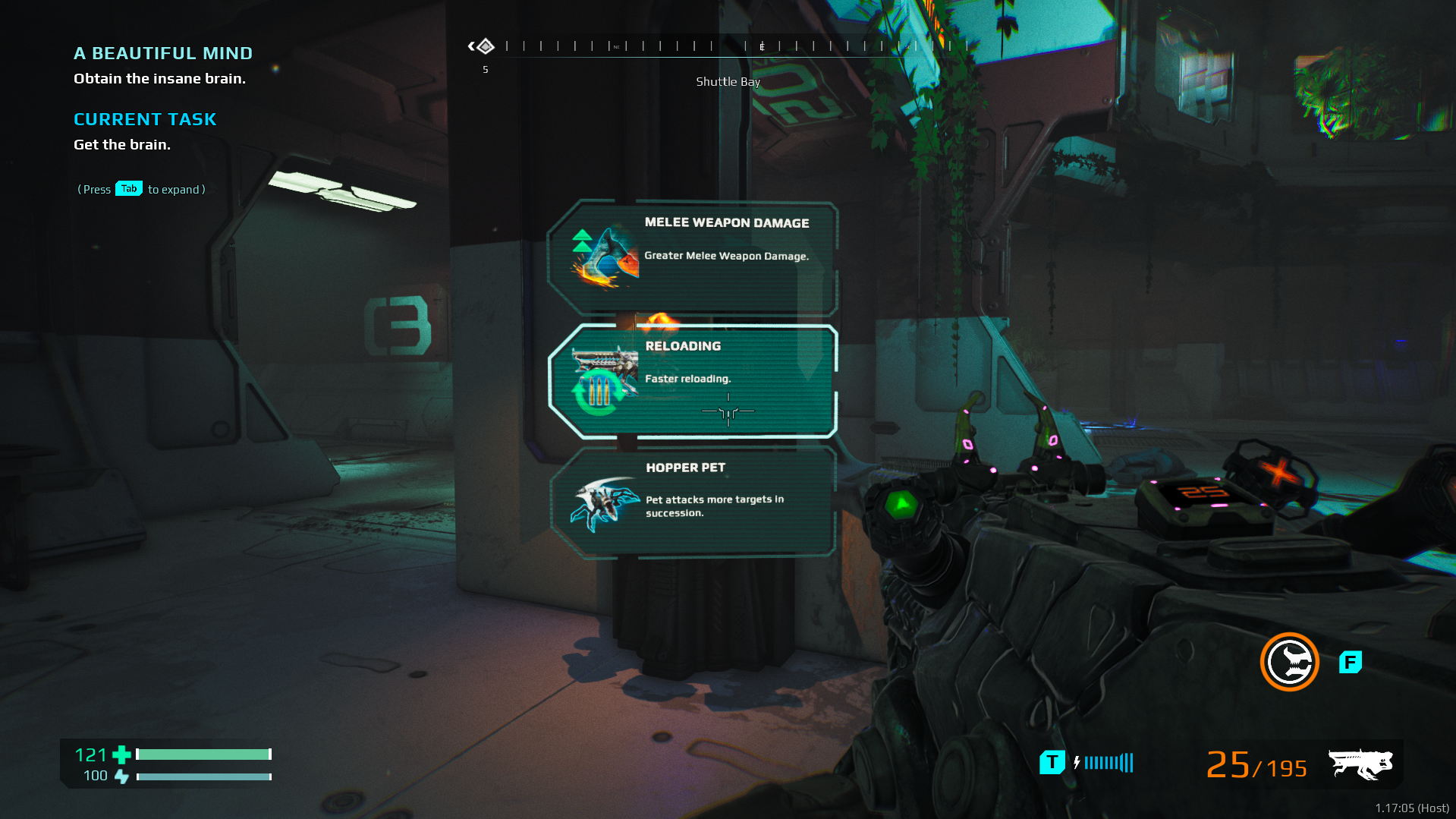Choose the Melee Weapon Damage upgrade

(692, 257)
